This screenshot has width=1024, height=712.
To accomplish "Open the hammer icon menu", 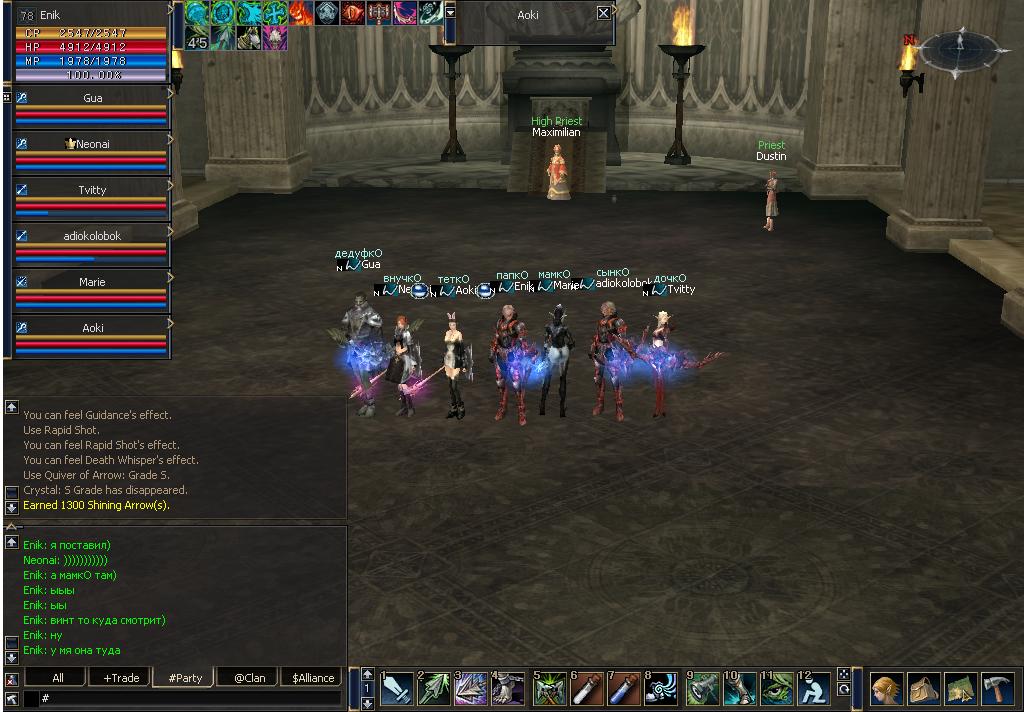I will coord(999,688).
